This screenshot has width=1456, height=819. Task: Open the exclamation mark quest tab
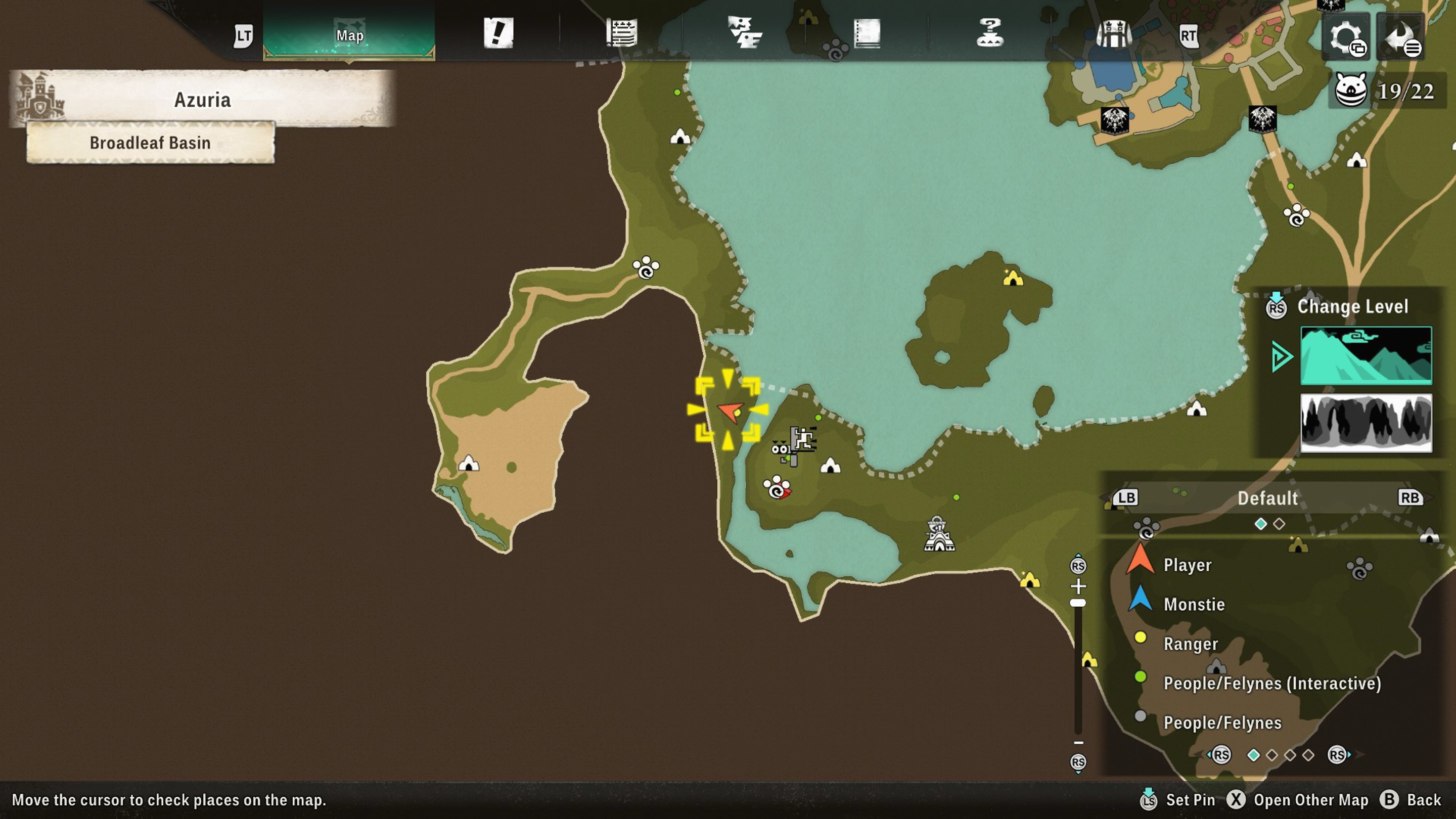click(498, 33)
